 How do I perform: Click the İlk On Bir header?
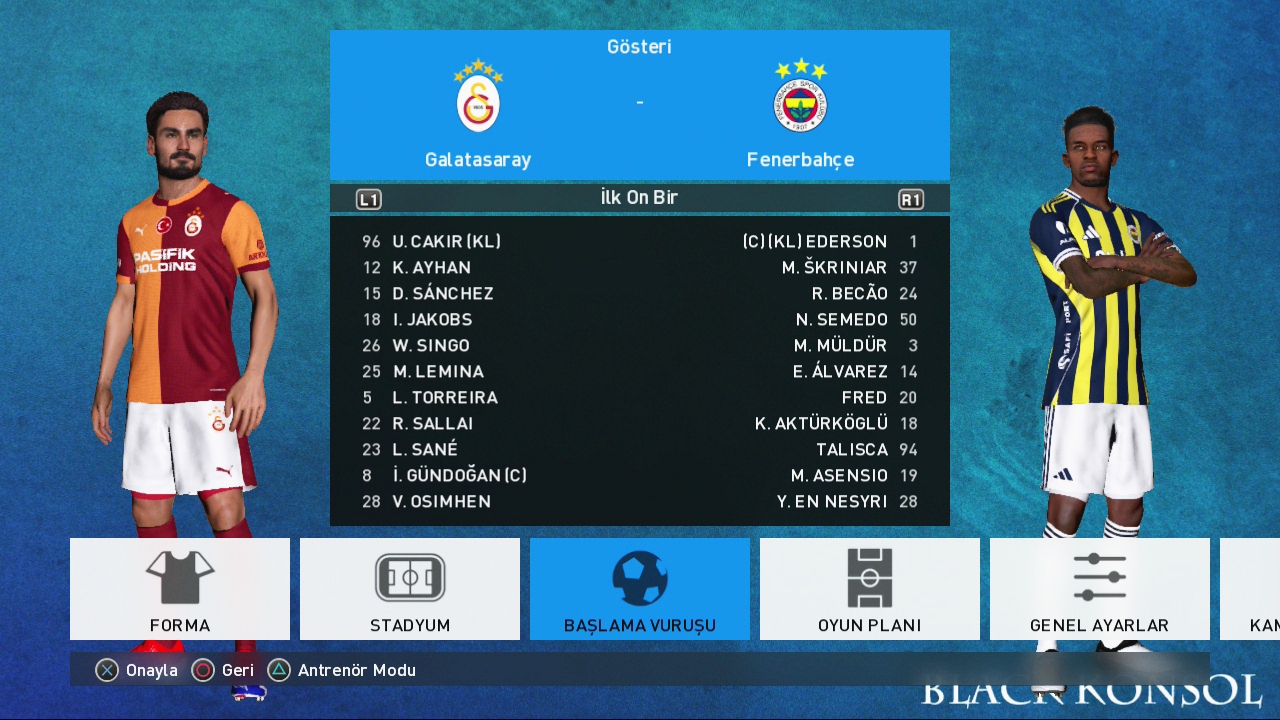pyautogui.click(x=639, y=198)
